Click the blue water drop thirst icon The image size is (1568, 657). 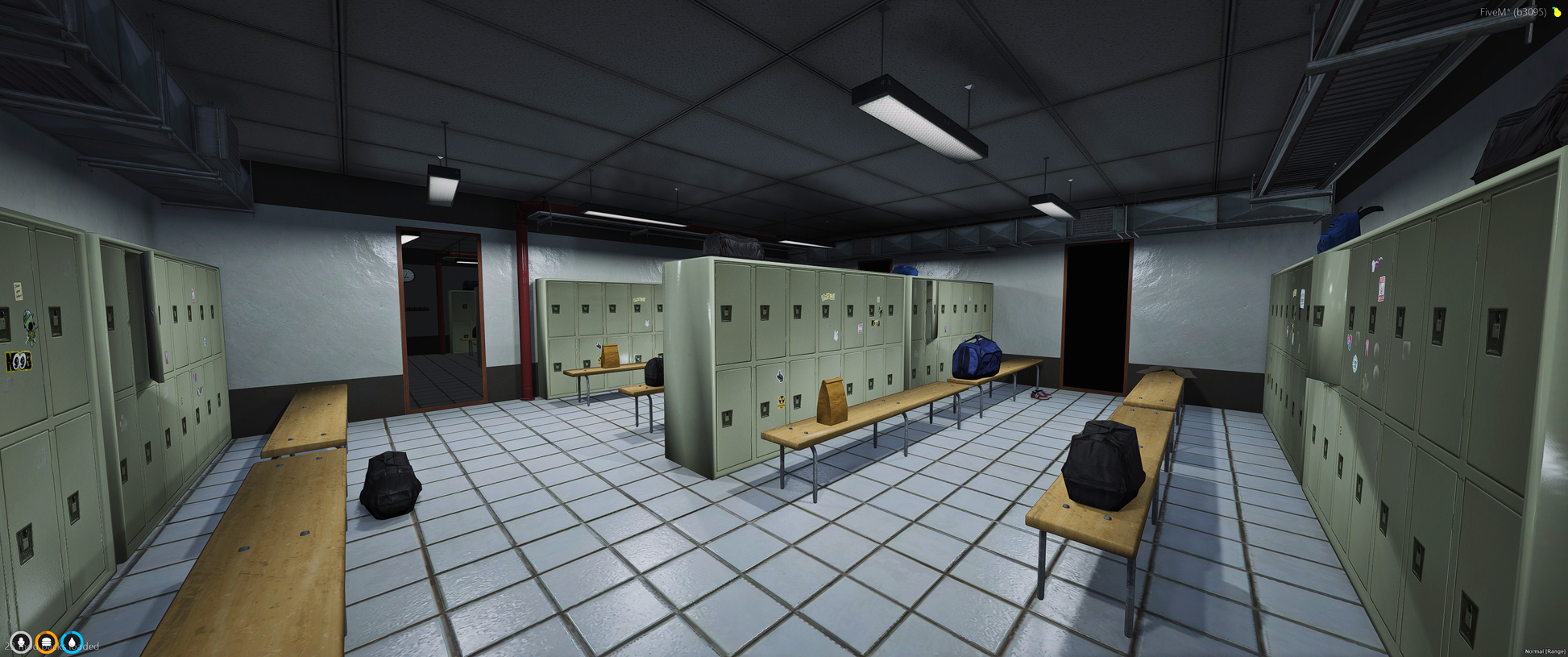coord(73,643)
